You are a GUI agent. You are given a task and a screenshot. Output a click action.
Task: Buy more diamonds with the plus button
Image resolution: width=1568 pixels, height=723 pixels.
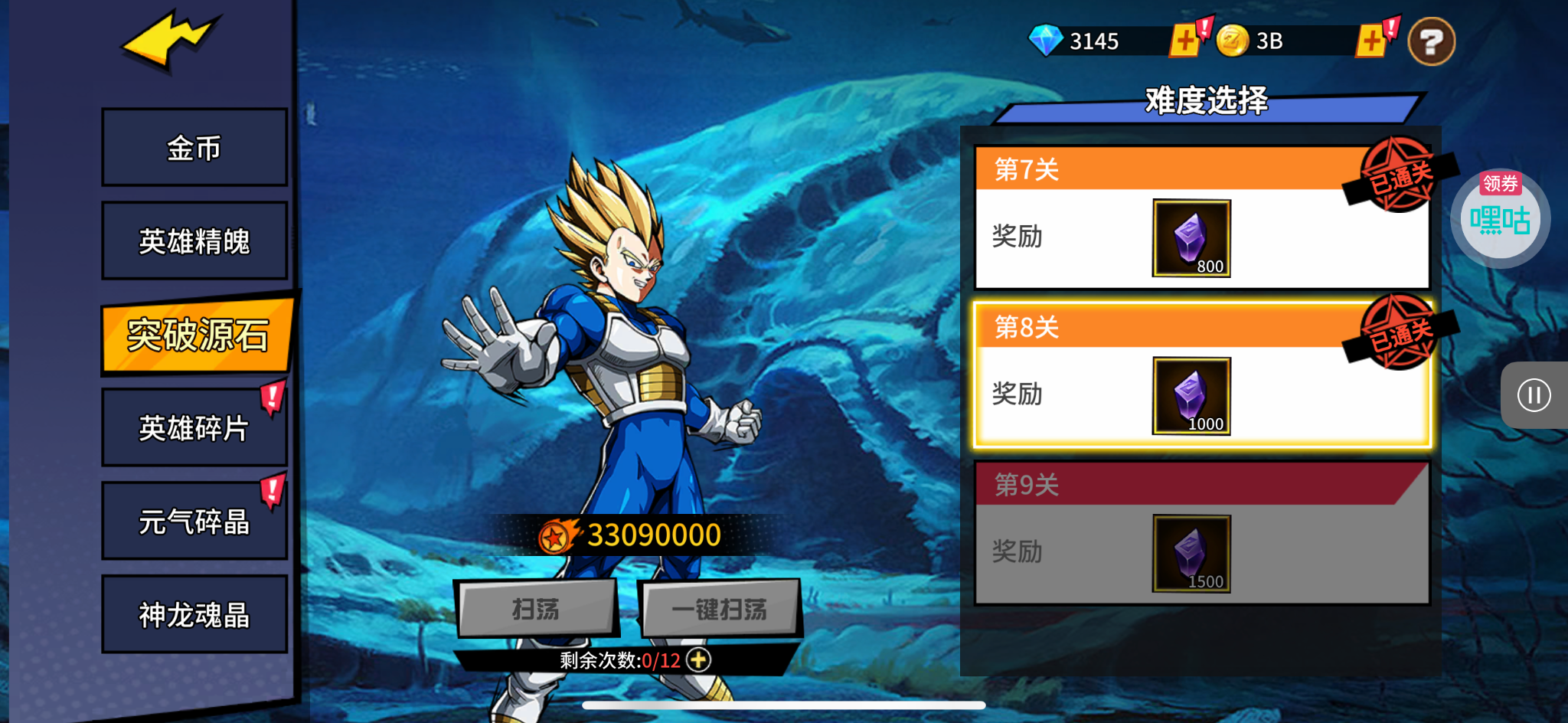(1185, 41)
